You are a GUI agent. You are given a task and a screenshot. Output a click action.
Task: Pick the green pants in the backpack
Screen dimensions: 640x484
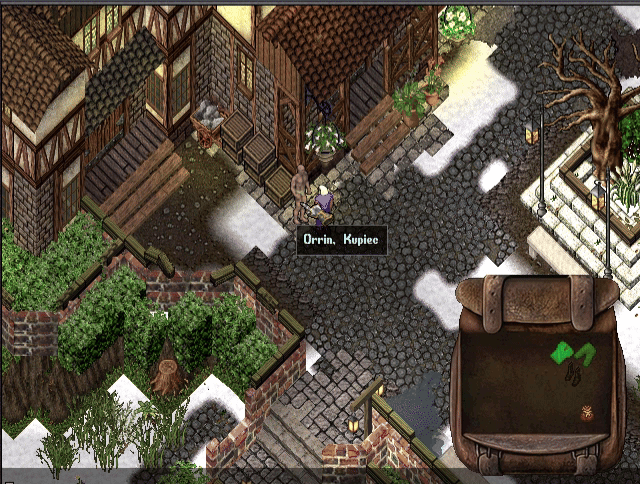click(x=584, y=353)
